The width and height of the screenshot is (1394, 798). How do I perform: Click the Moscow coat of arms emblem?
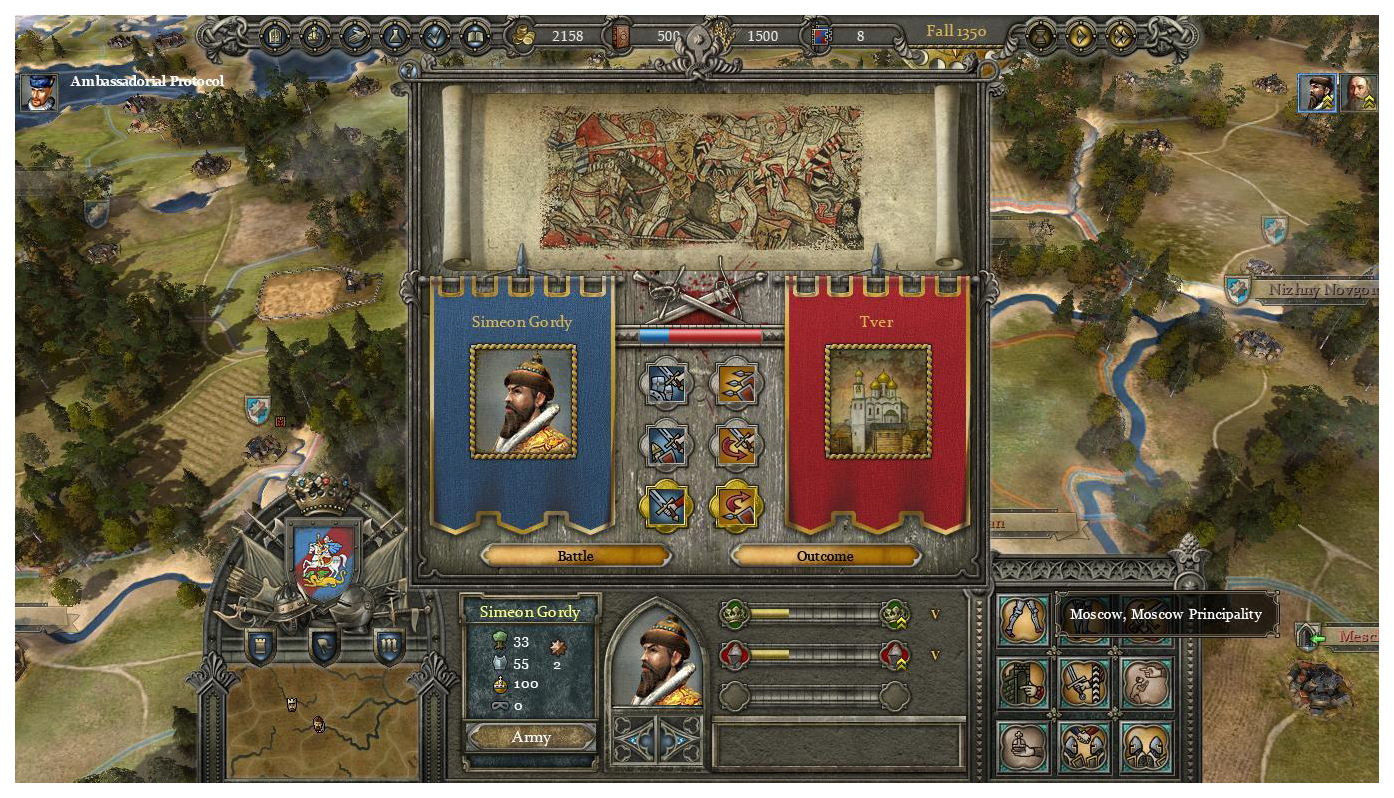pyautogui.click(x=323, y=559)
